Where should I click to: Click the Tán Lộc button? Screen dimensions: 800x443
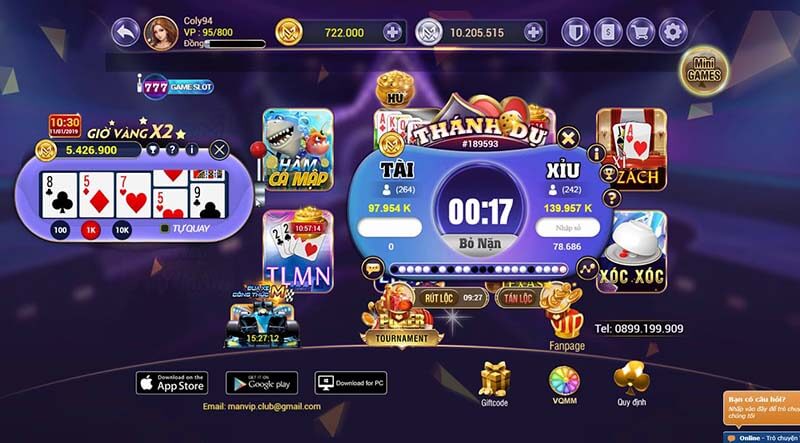point(517,298)
